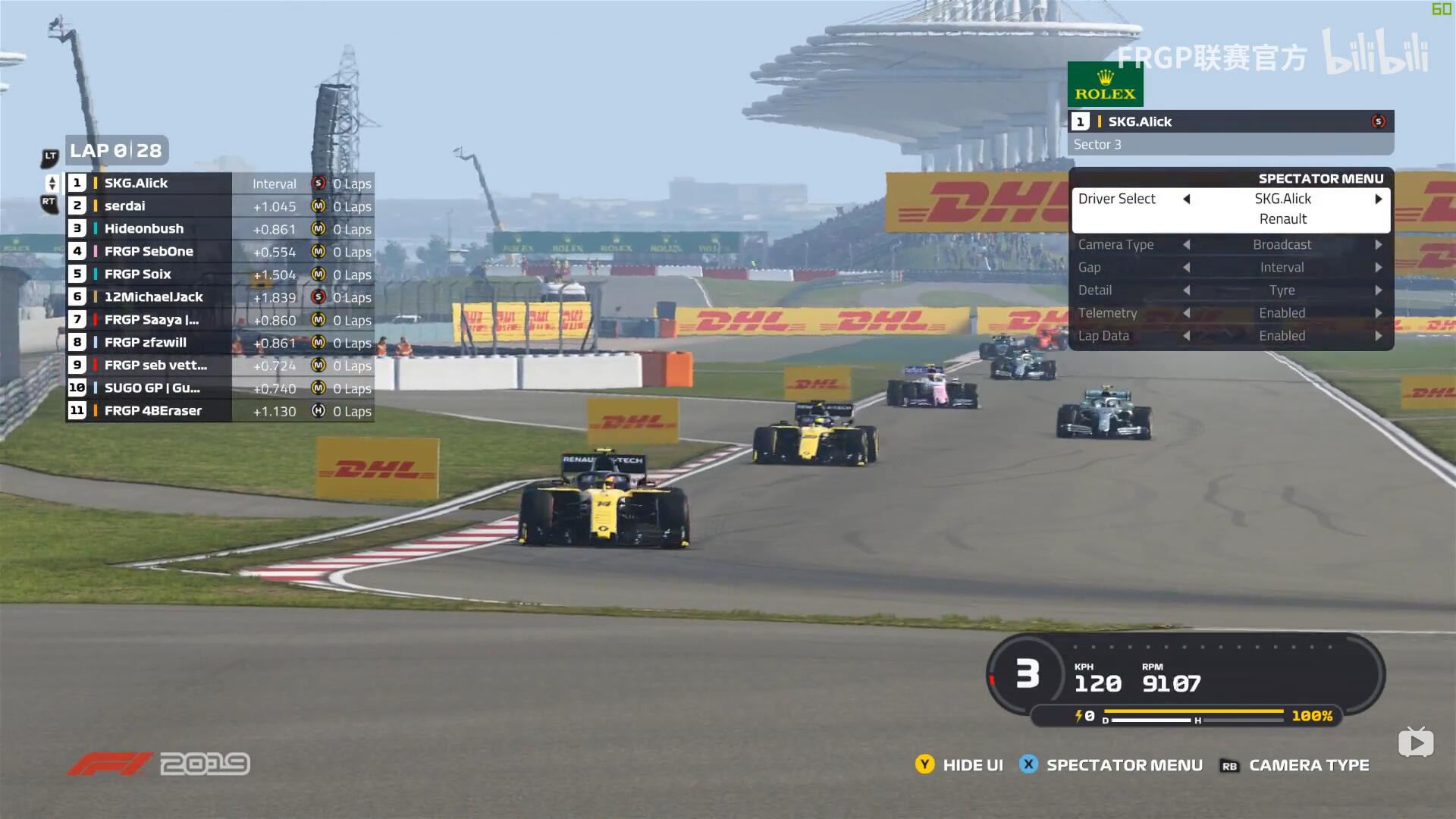Click the right arrow next to Gap Interval
This screenshot has height=819, width=1456.
coord(1379,267)
